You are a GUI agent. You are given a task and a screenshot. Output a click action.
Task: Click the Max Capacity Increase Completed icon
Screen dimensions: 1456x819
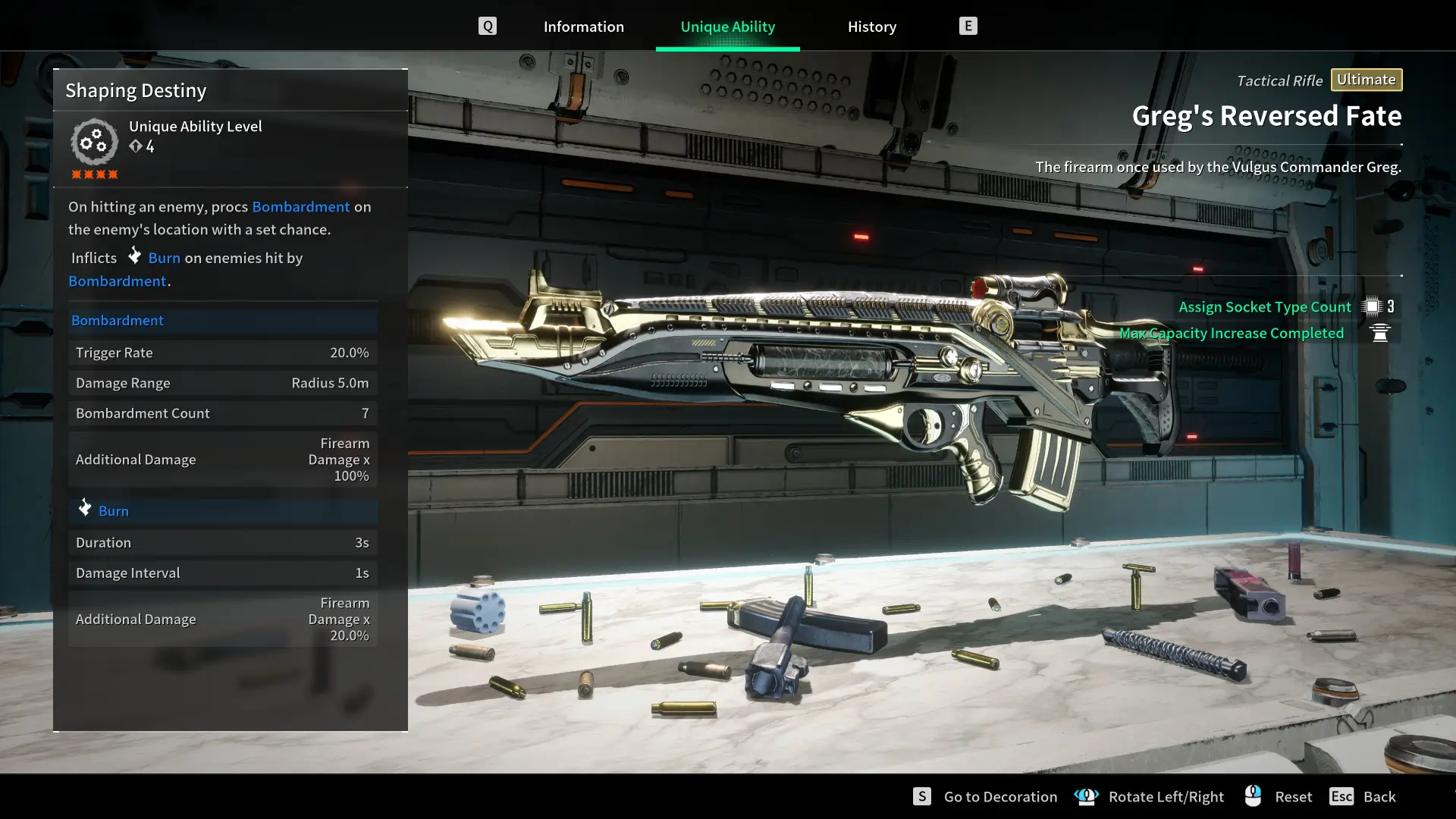1380,333
